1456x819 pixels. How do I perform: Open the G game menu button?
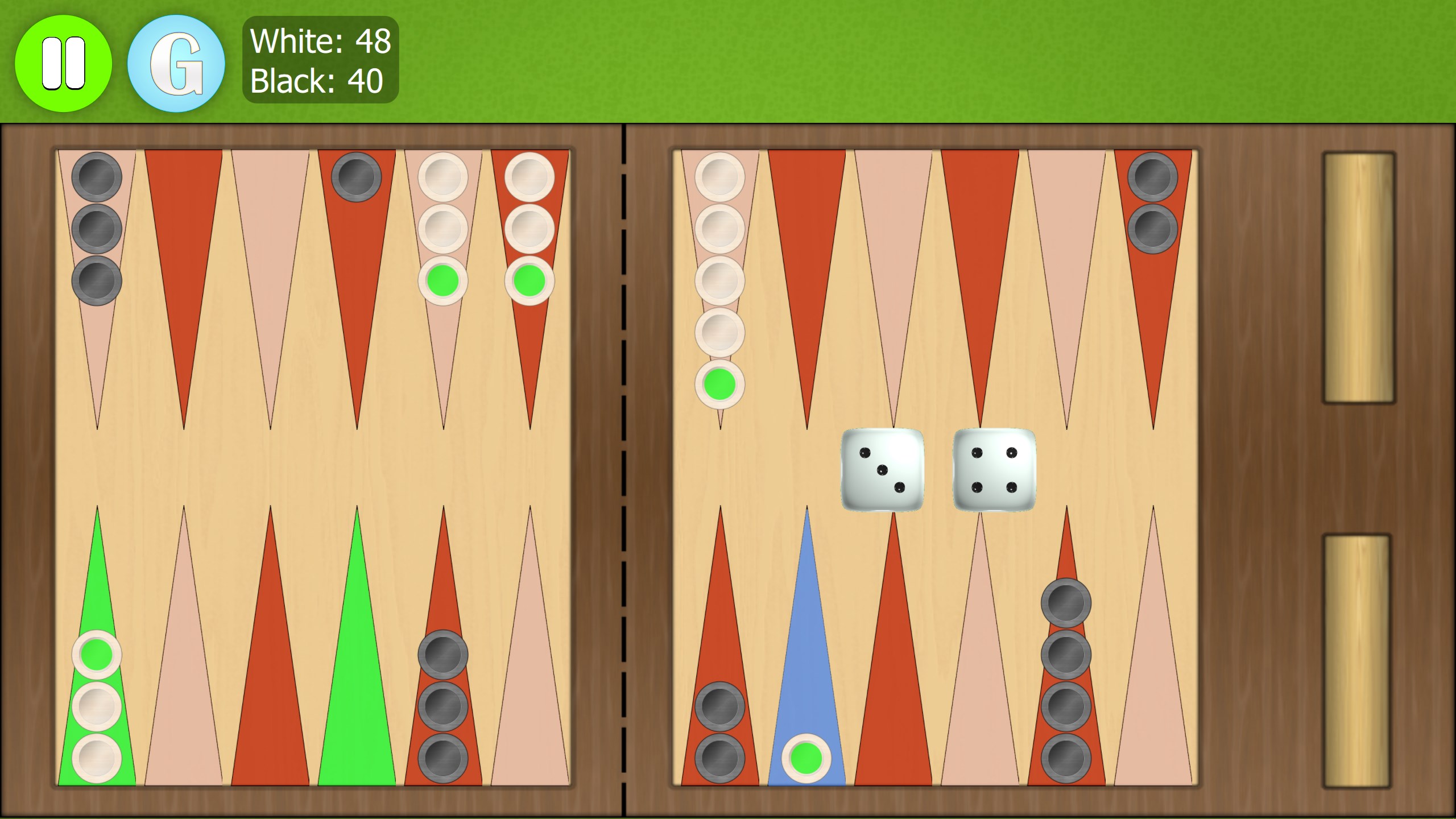[x=176, y=61]
